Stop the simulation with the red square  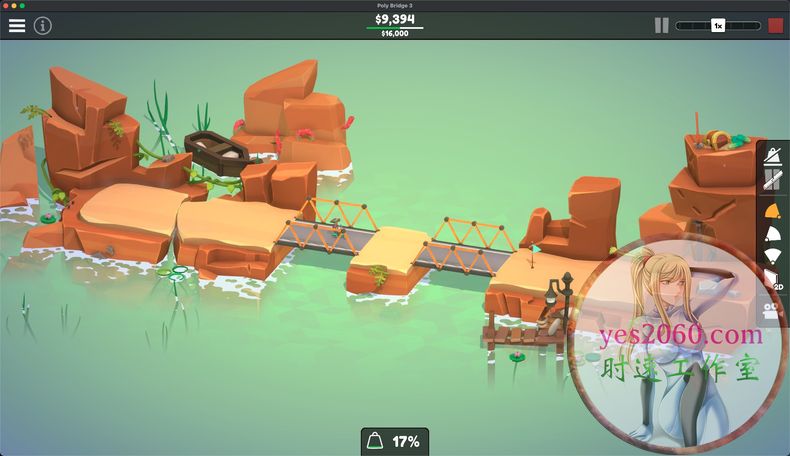tap(775, 26)
